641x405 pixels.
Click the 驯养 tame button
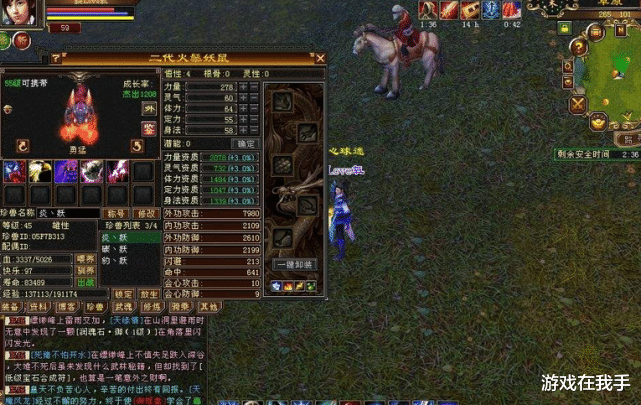tap(87, 270)
